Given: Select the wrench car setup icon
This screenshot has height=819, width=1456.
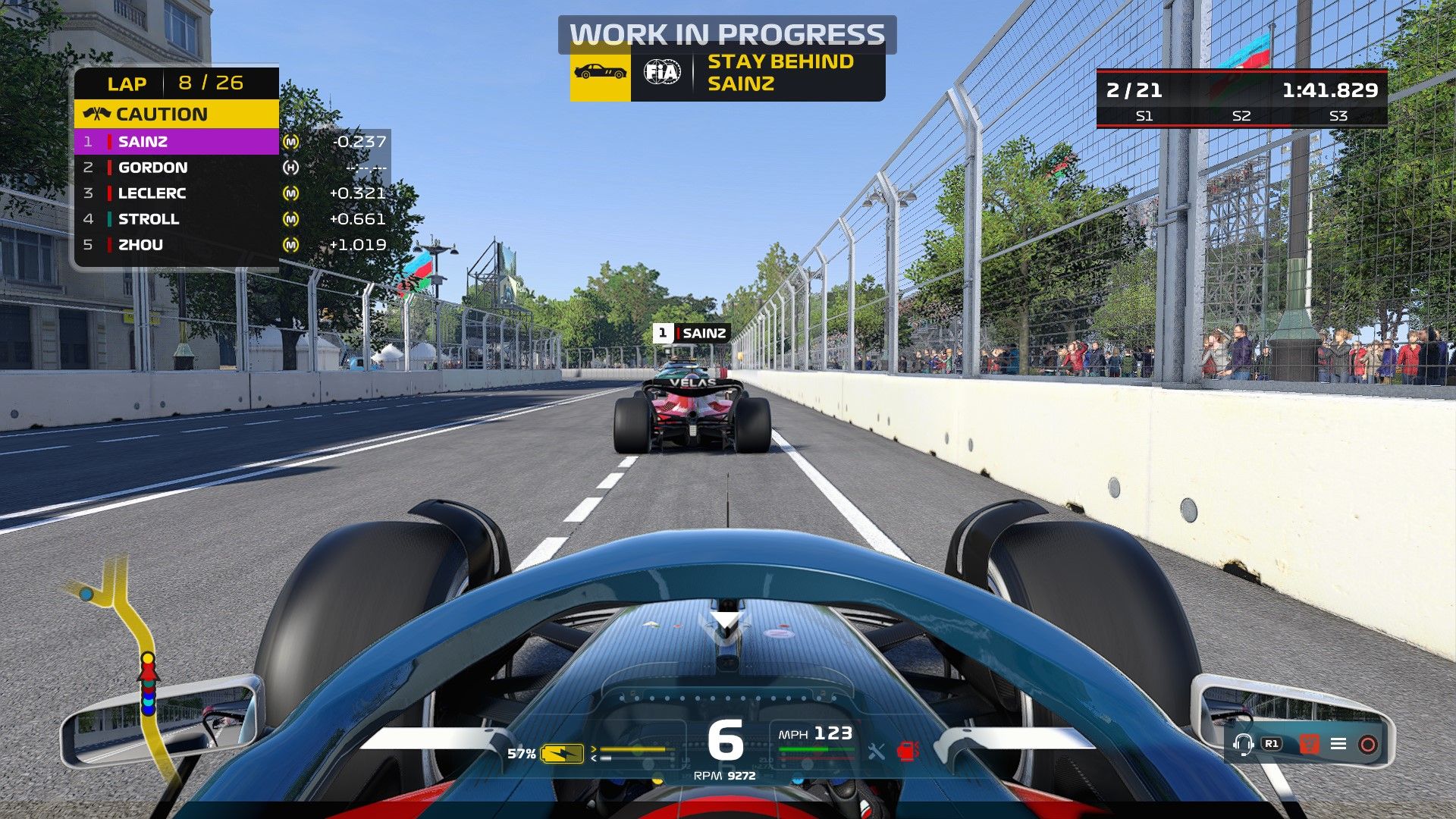Looking at the screenshot, I should click(x=876, y=751).
